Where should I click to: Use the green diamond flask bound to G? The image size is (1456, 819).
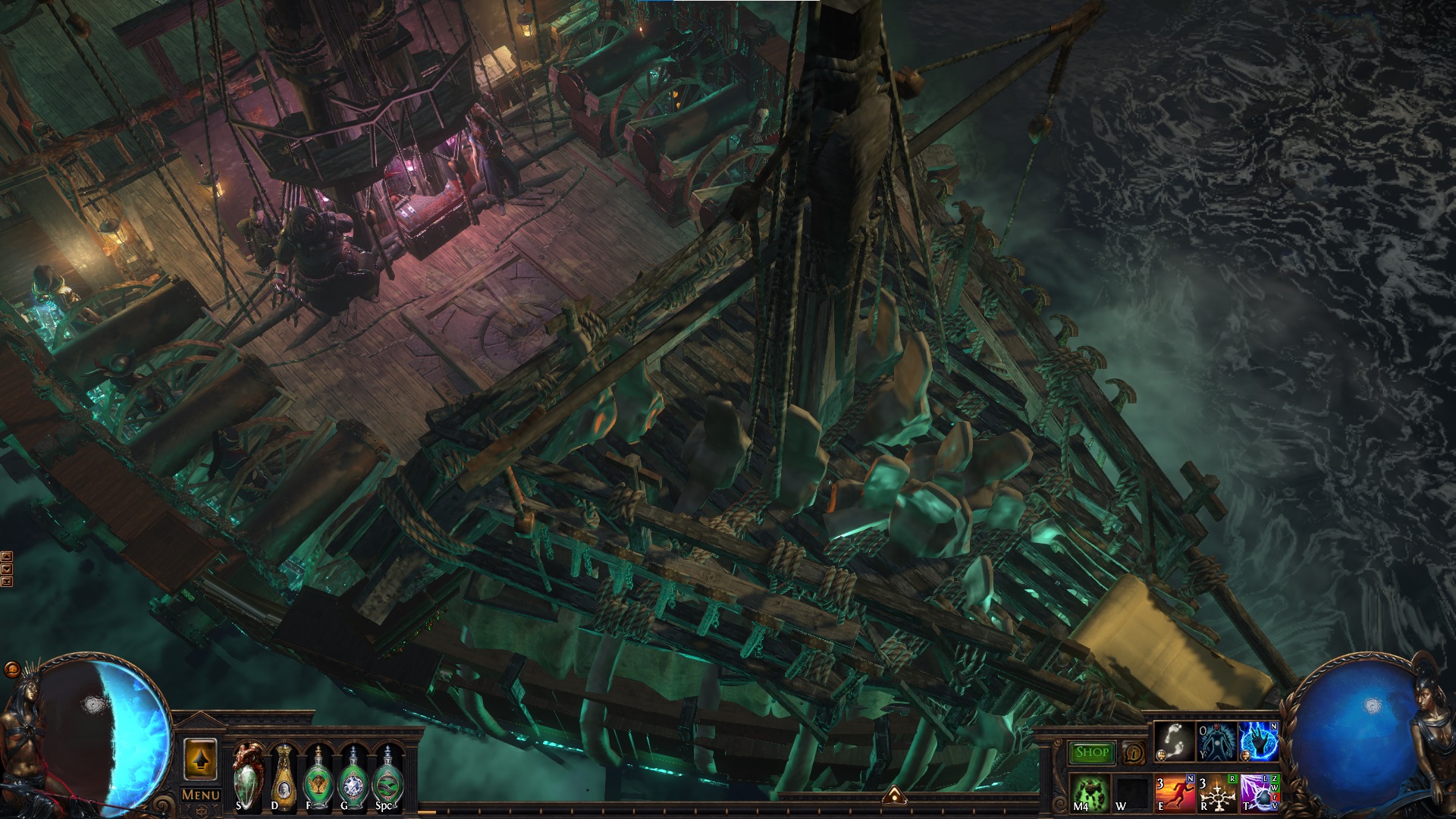coord(353,777)
